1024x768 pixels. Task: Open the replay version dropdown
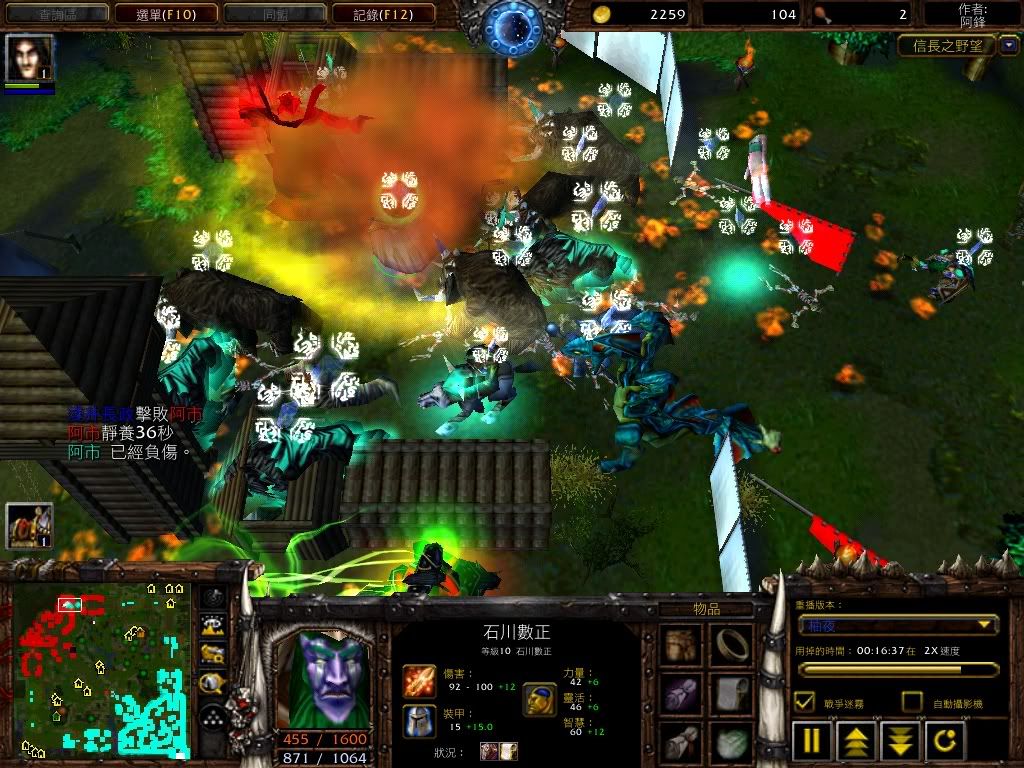(897, 625)
